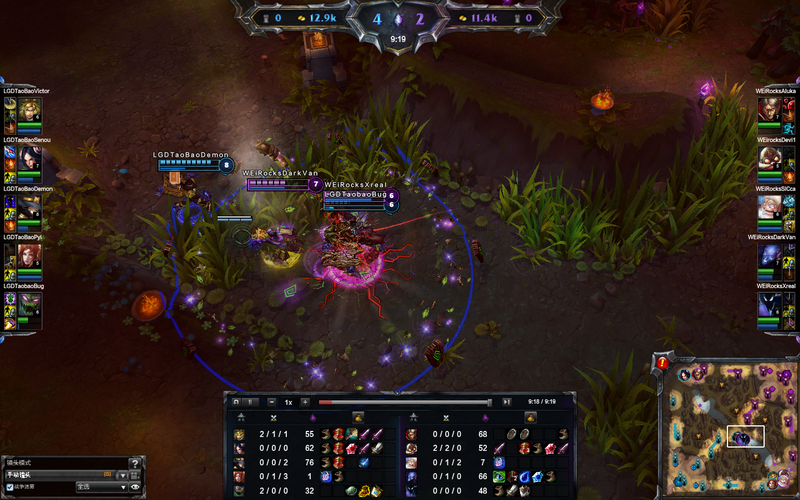The height and width of the screenshot is (500, 800).
Task: Click the left team's gold bag column header
Action: [x=358, y=416]
